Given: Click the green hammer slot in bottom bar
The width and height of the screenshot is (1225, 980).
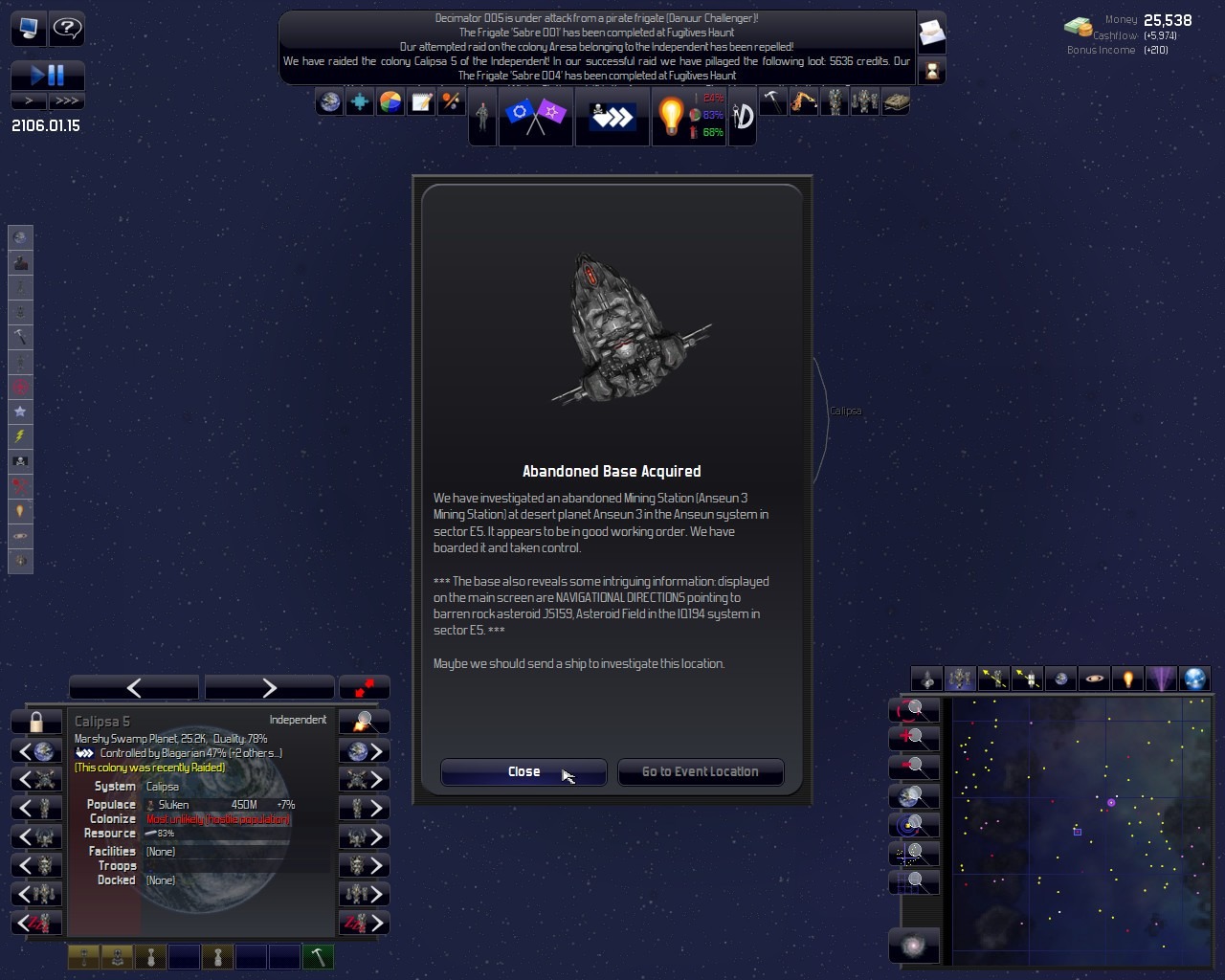Looking at the screenshot, I should tap(318, 956).
